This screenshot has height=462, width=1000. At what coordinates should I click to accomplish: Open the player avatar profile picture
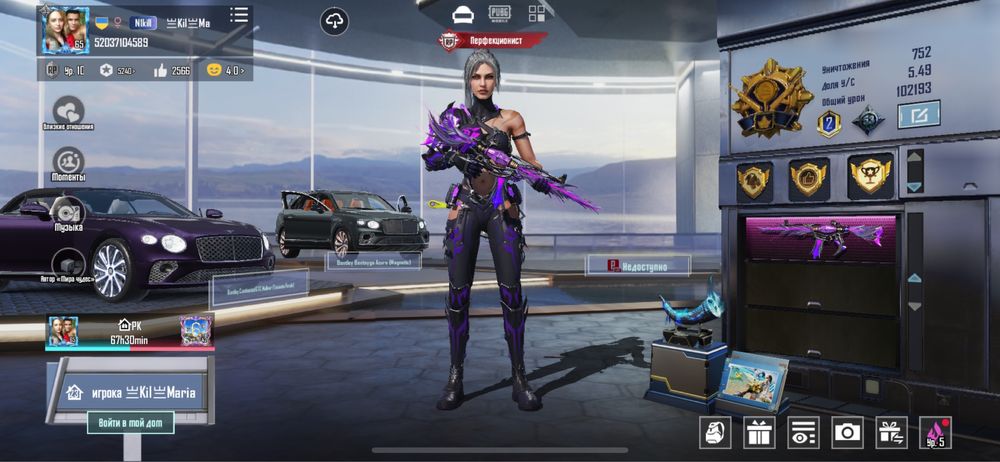tap(64, 30)
